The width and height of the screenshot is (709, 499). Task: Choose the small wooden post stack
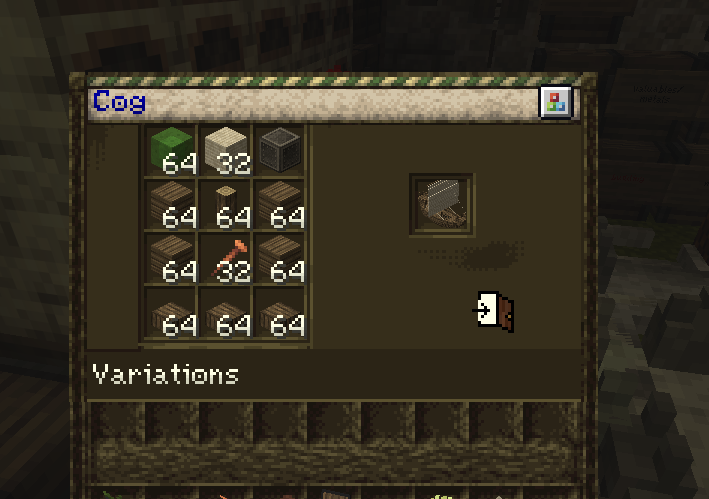click(x=227, y=204)
